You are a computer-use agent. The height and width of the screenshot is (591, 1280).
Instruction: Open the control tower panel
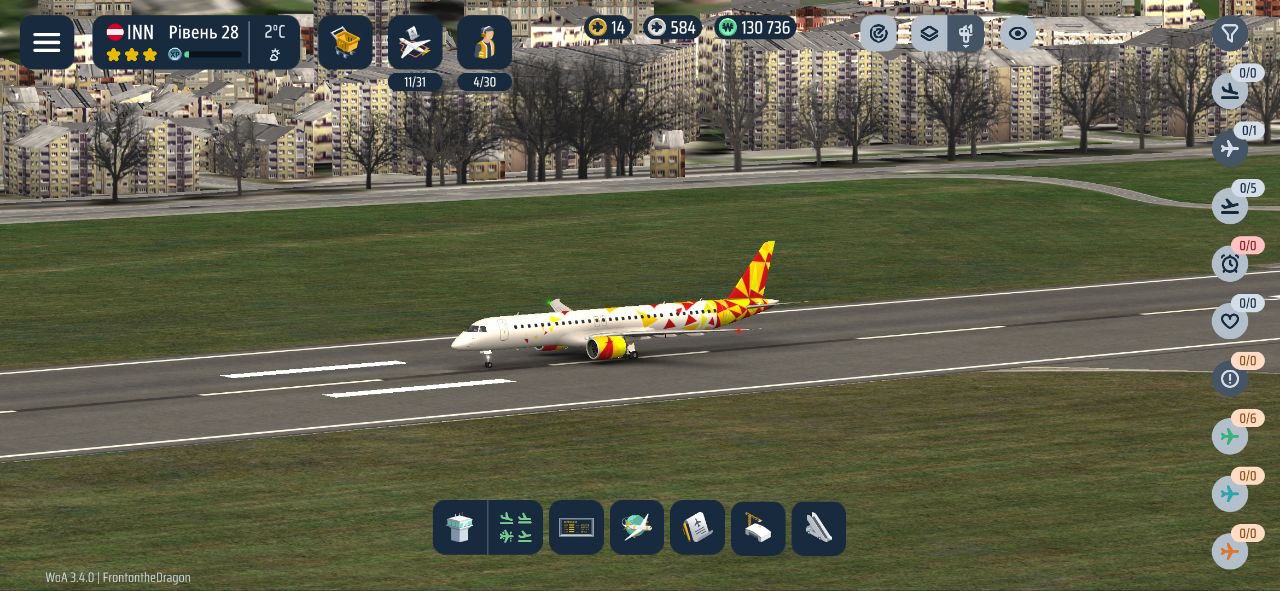(x=460, y=527)
